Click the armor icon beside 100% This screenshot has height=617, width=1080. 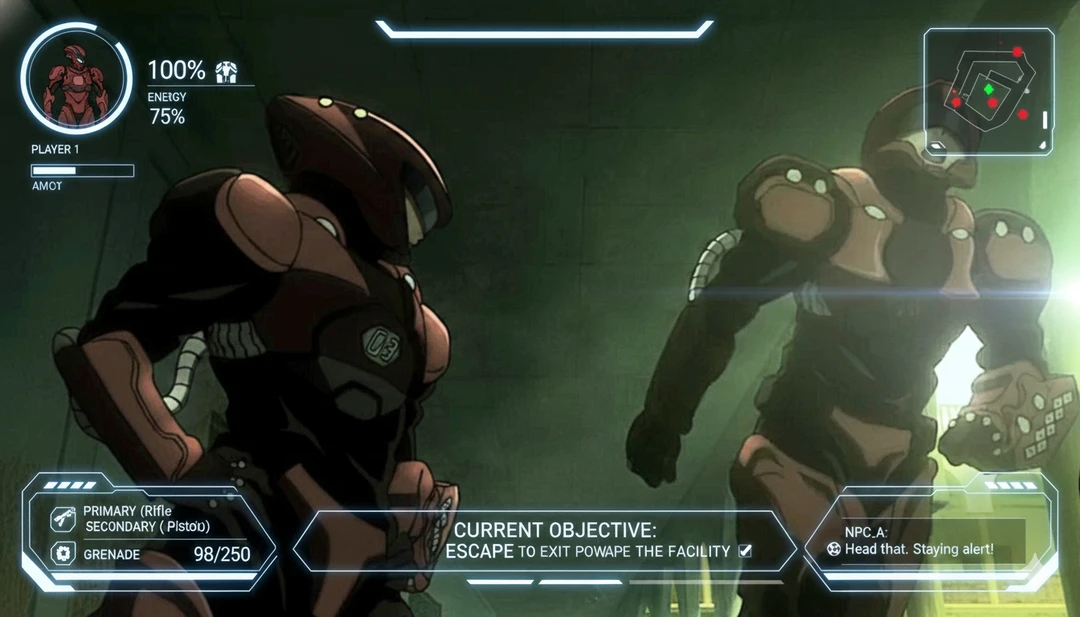[229, 71]
